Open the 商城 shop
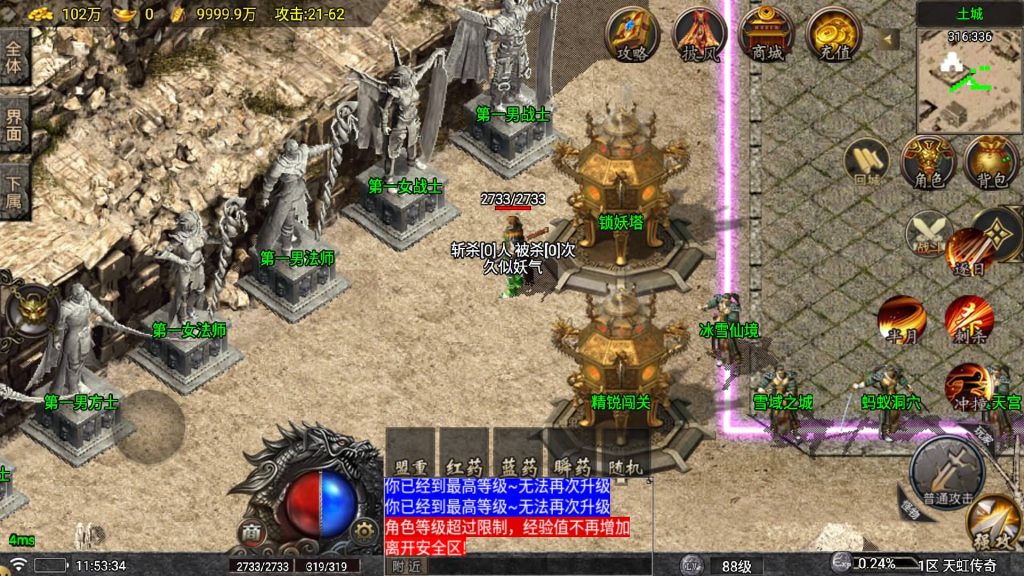 [766, 35]
